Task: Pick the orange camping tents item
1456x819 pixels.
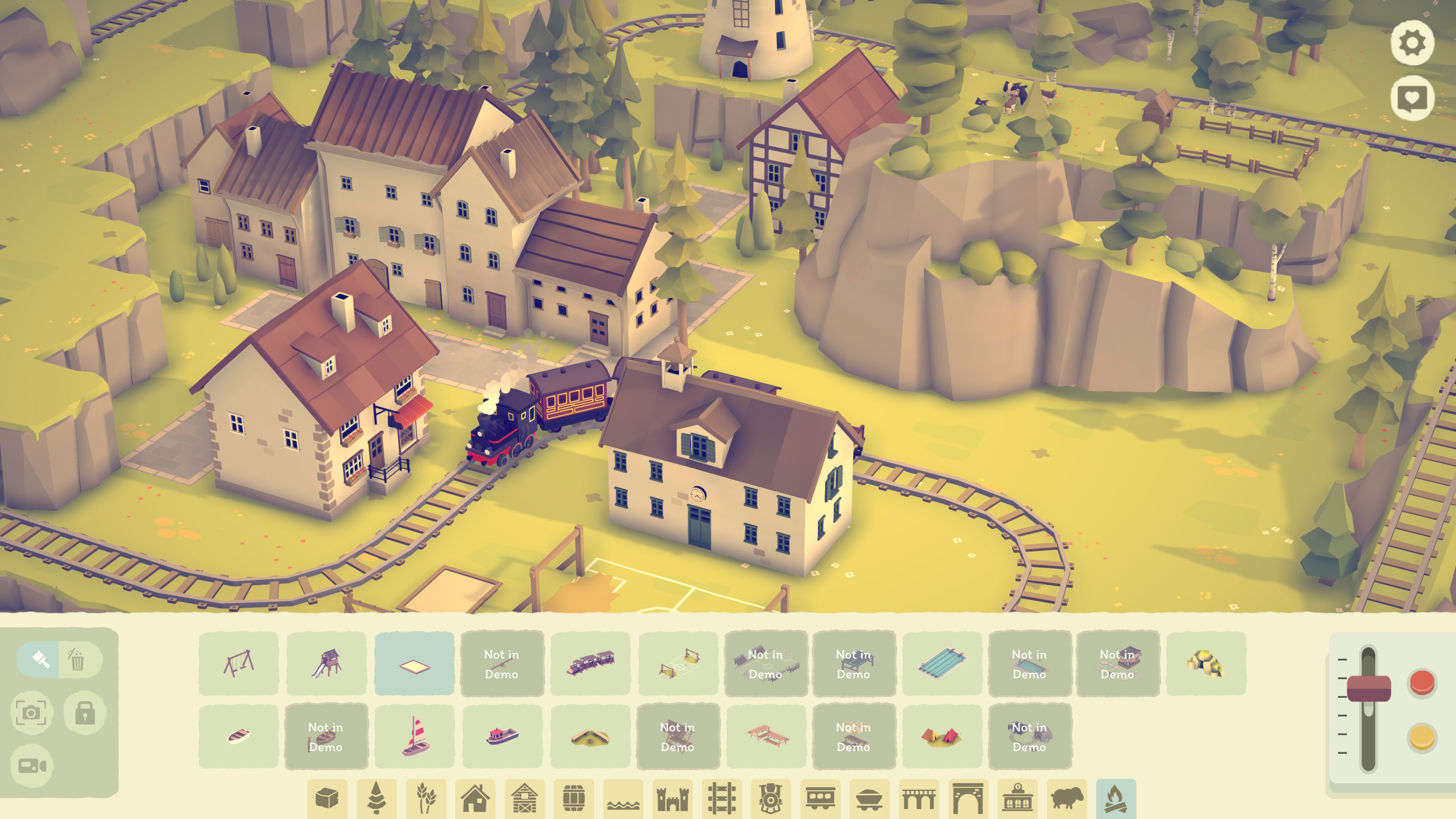Action: tap(941, 736)
